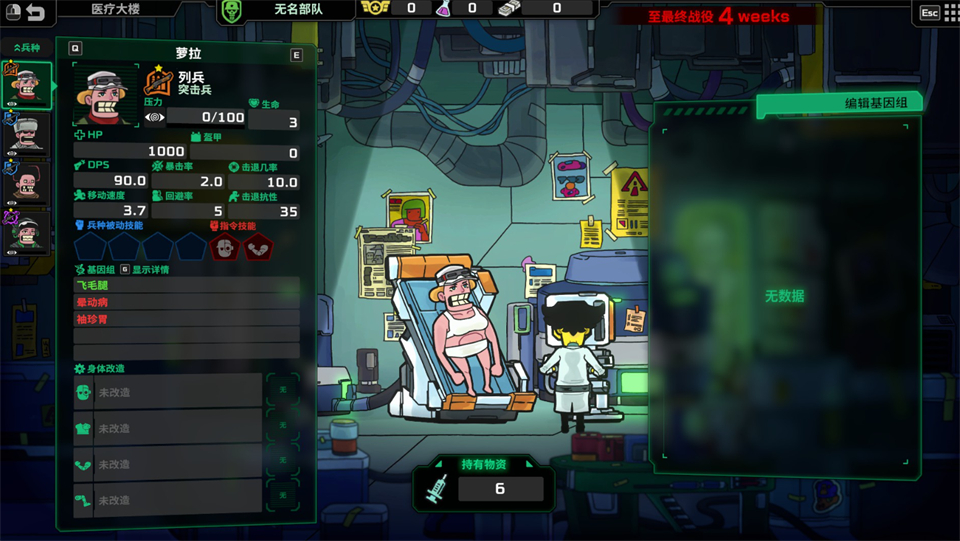Select the 飞毛腿 gene row

click(x=186, y=286)
